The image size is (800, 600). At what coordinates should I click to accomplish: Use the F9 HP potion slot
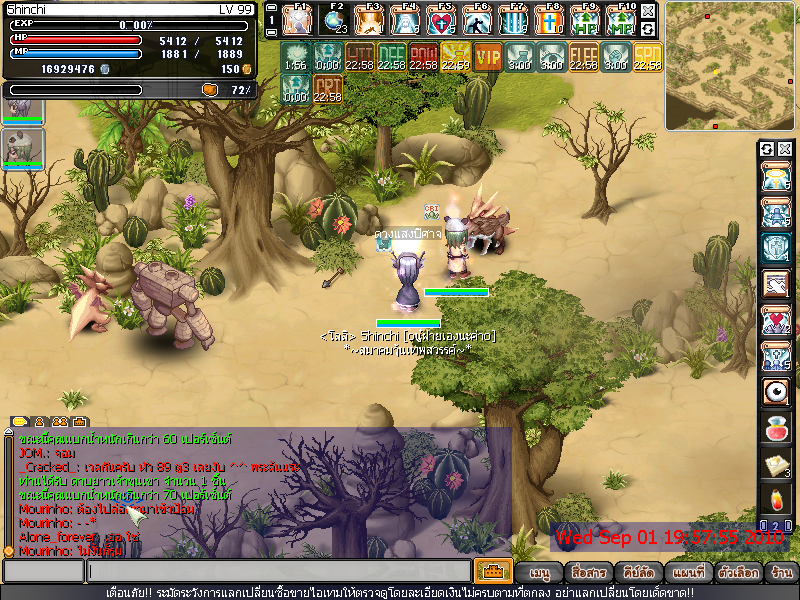(585, 20)
